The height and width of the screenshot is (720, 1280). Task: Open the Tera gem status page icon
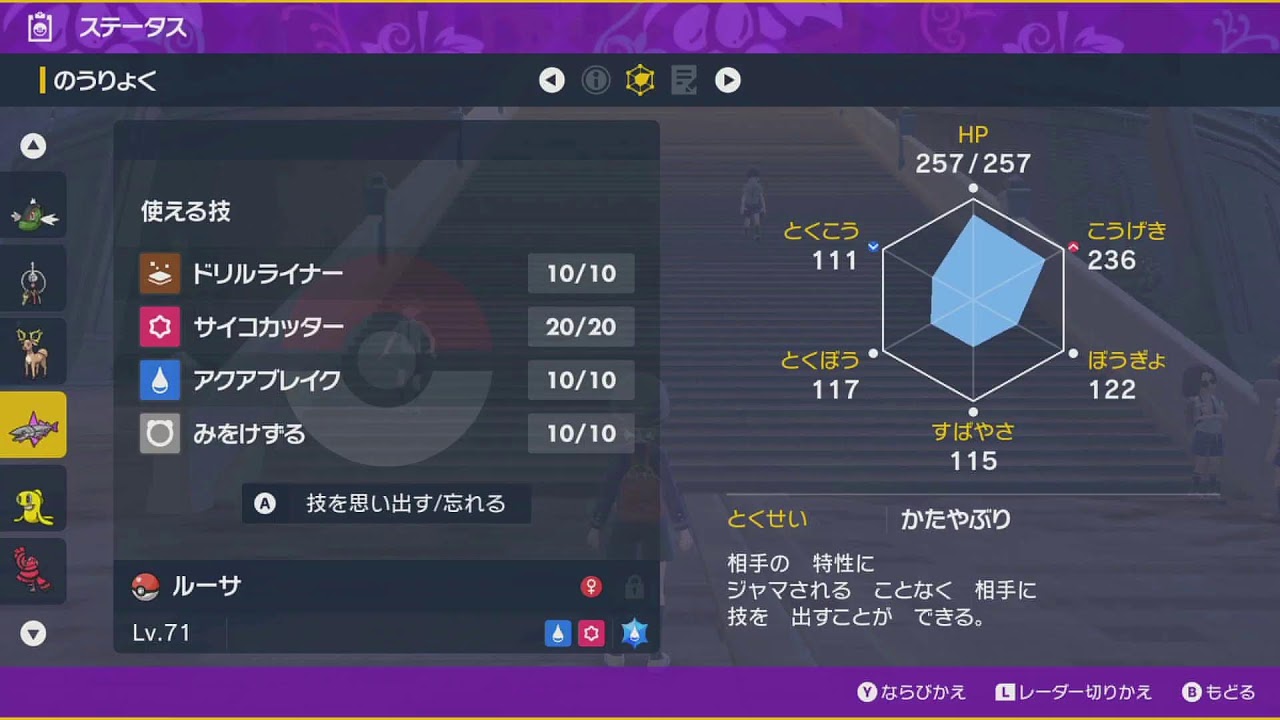[x=640, y=80]
